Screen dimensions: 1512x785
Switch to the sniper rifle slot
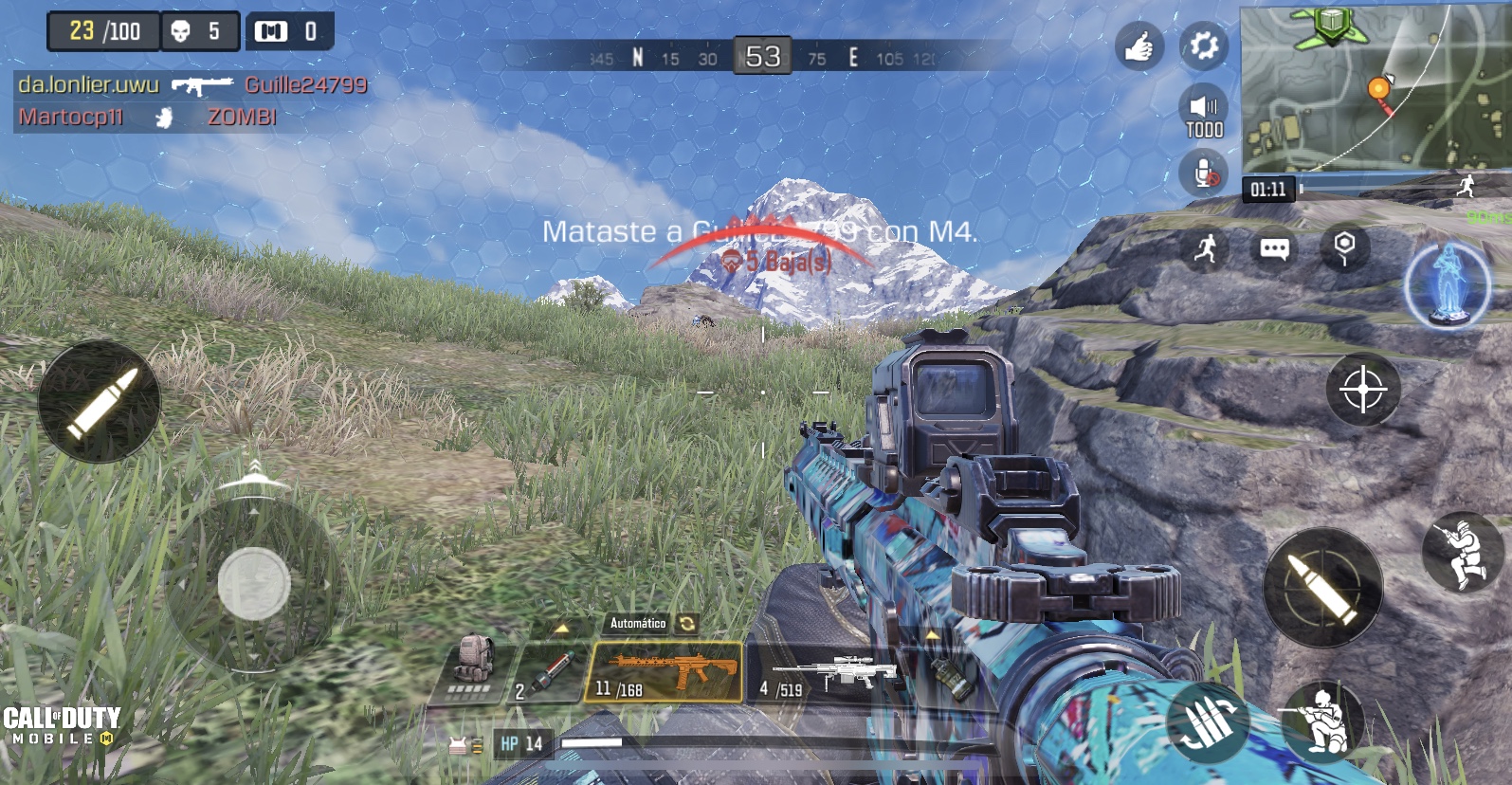click(815, 675)
